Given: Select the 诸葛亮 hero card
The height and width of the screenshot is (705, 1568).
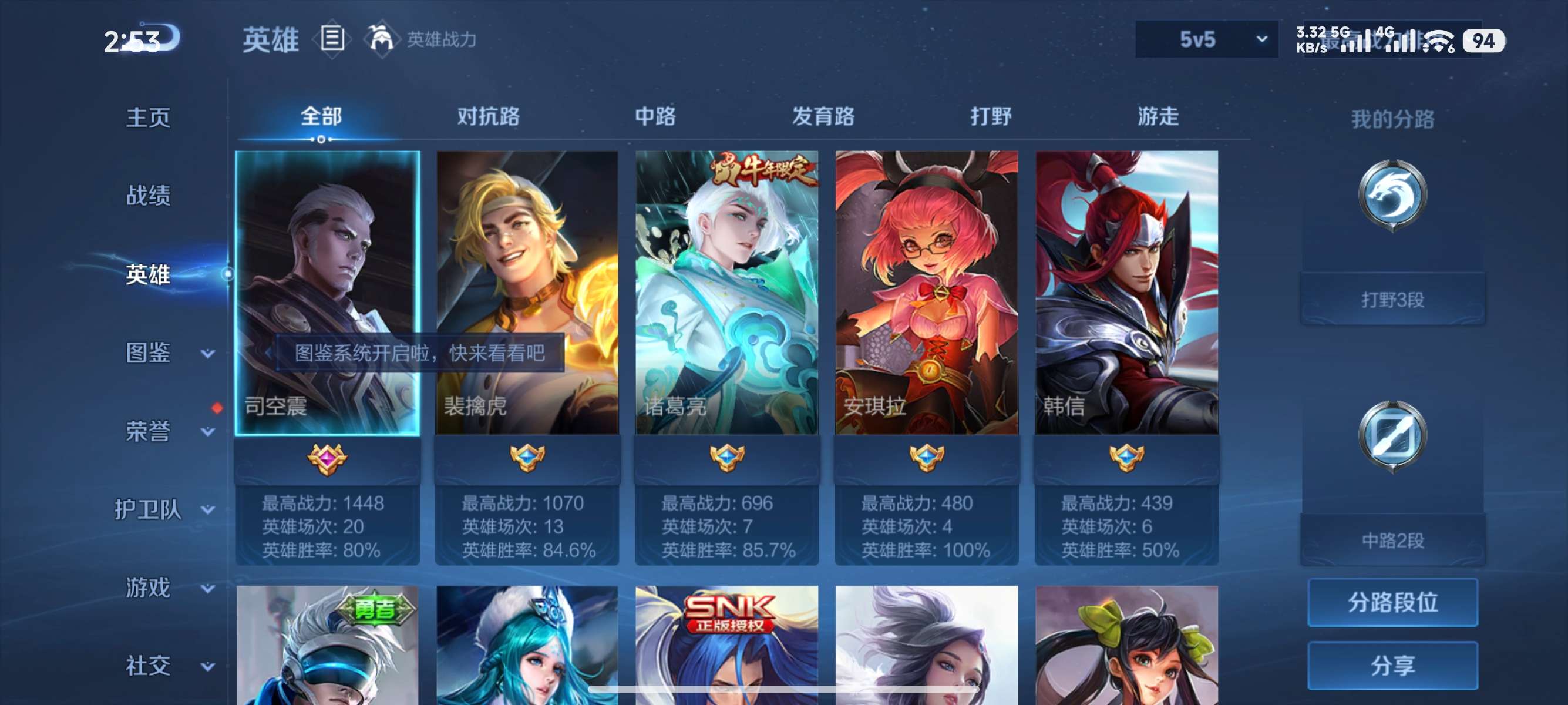Looking at the screenshot, I should (727, 292).
